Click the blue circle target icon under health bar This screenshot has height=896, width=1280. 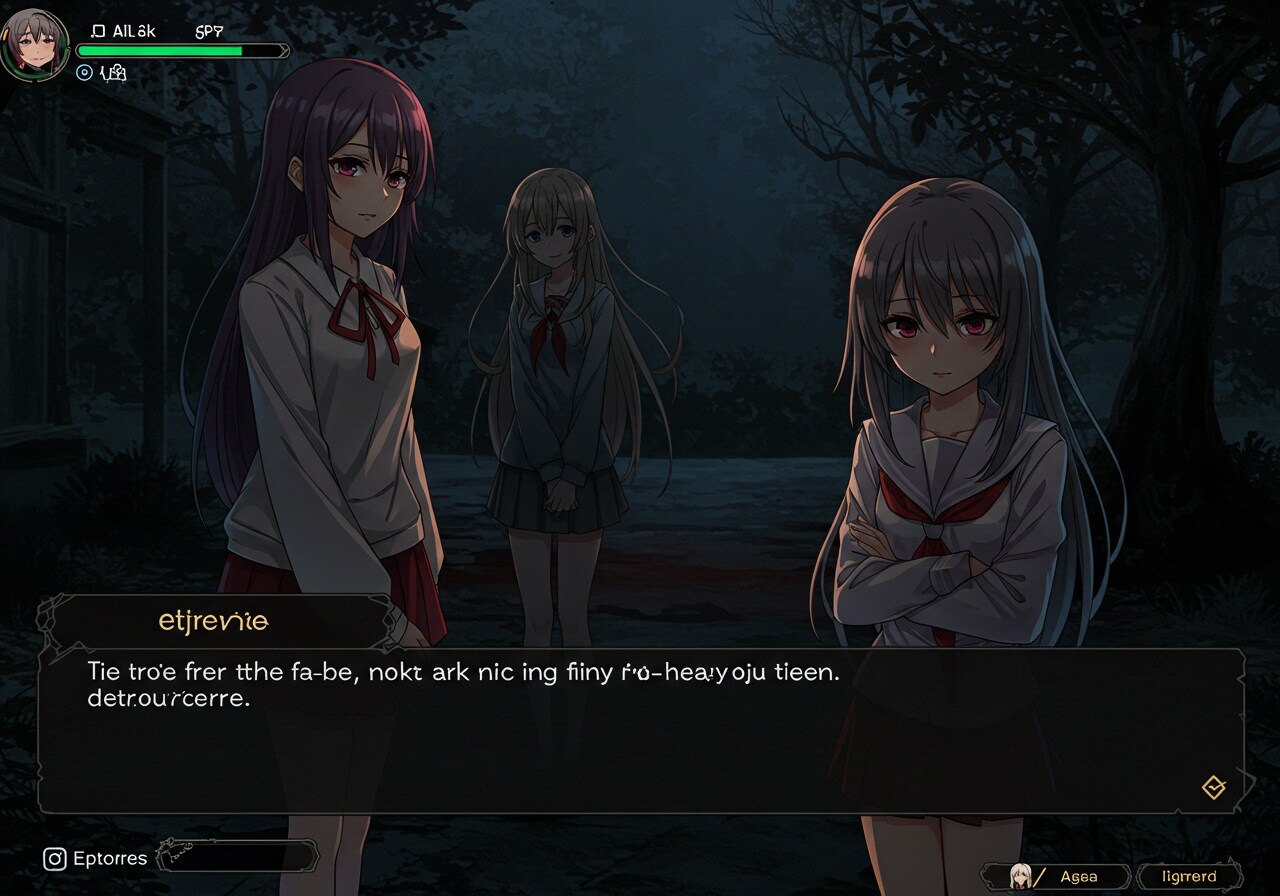click(x=85, y=72)
